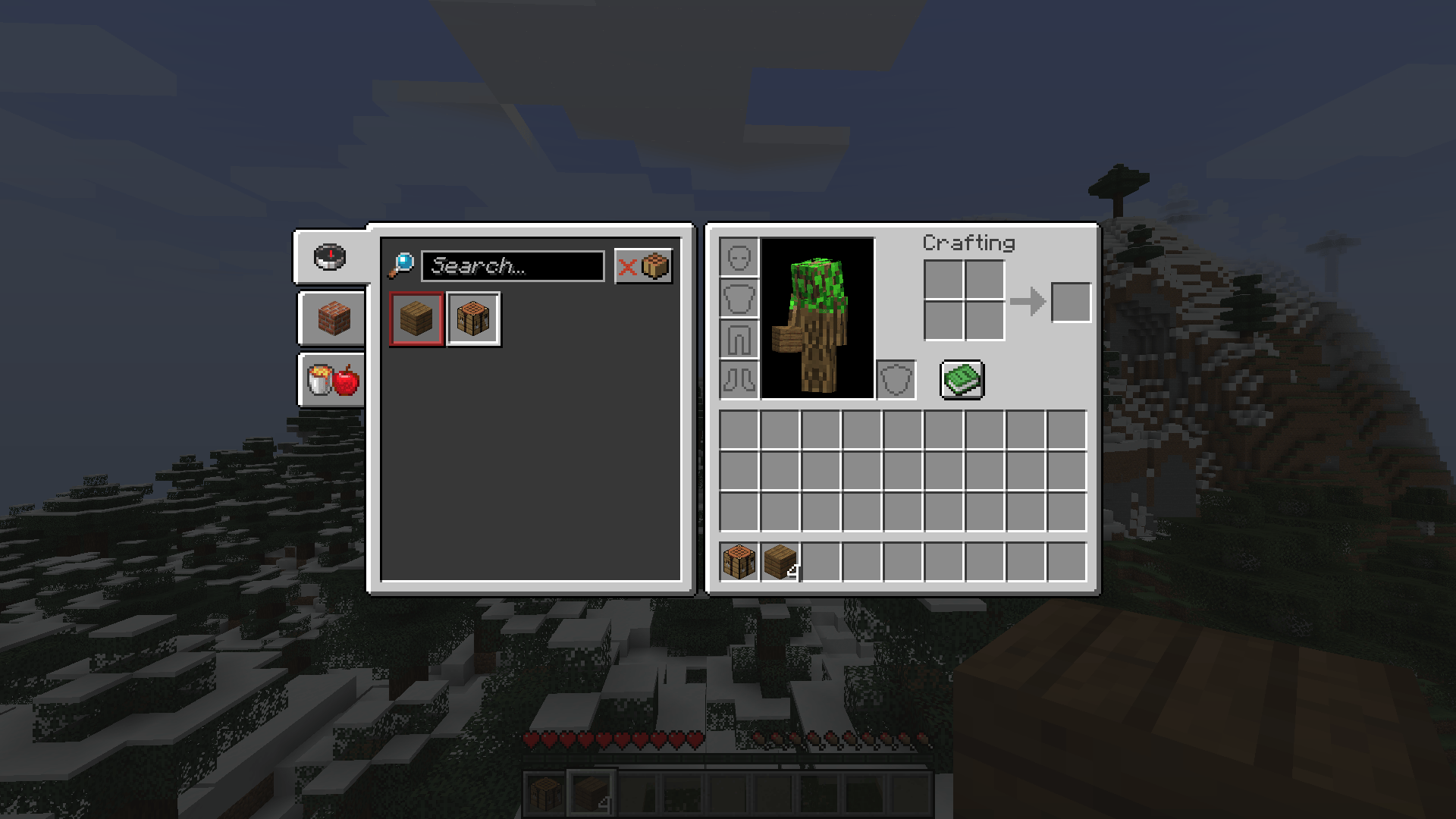This screenshot has width=1456, height=819.
Task: Open the crafting recipes tab with the compass icon
Action: pyautogui.click(x=330, y=256)
